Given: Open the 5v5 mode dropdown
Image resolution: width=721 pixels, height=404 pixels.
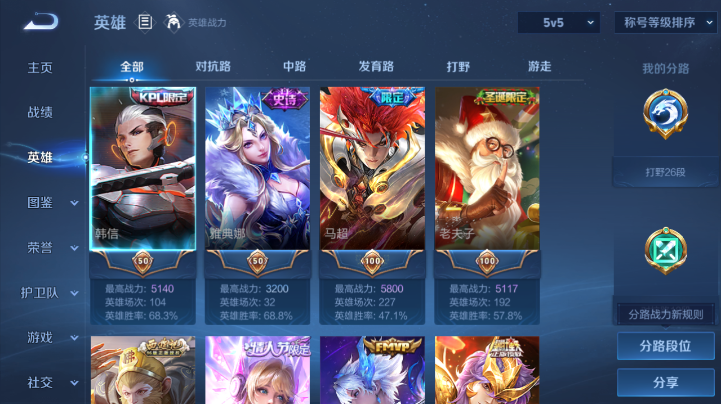Looking at the screenshot, I should pyautogui.click(x=558, y=22).
